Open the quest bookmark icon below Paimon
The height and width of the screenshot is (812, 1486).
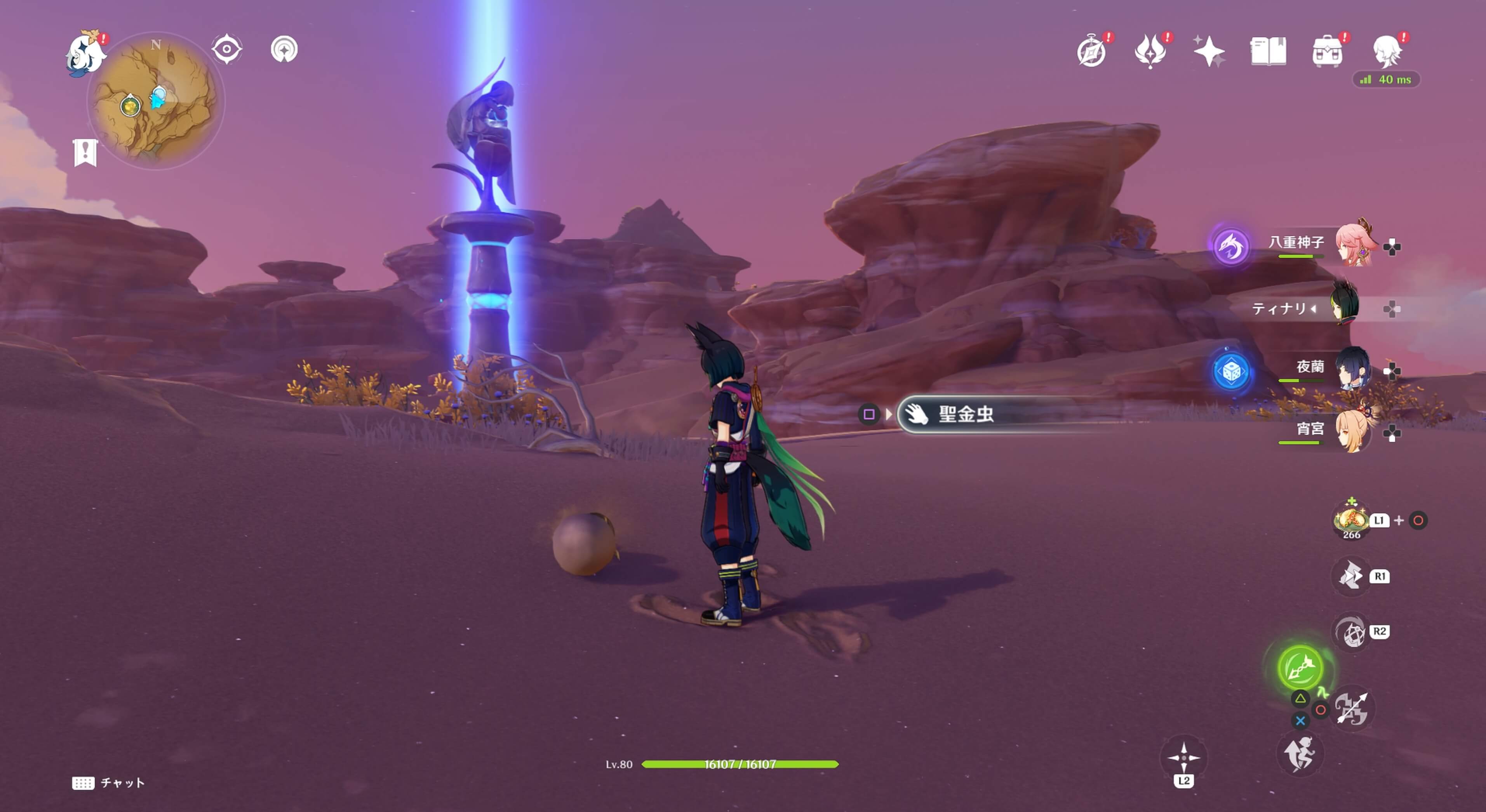[85, 153]
